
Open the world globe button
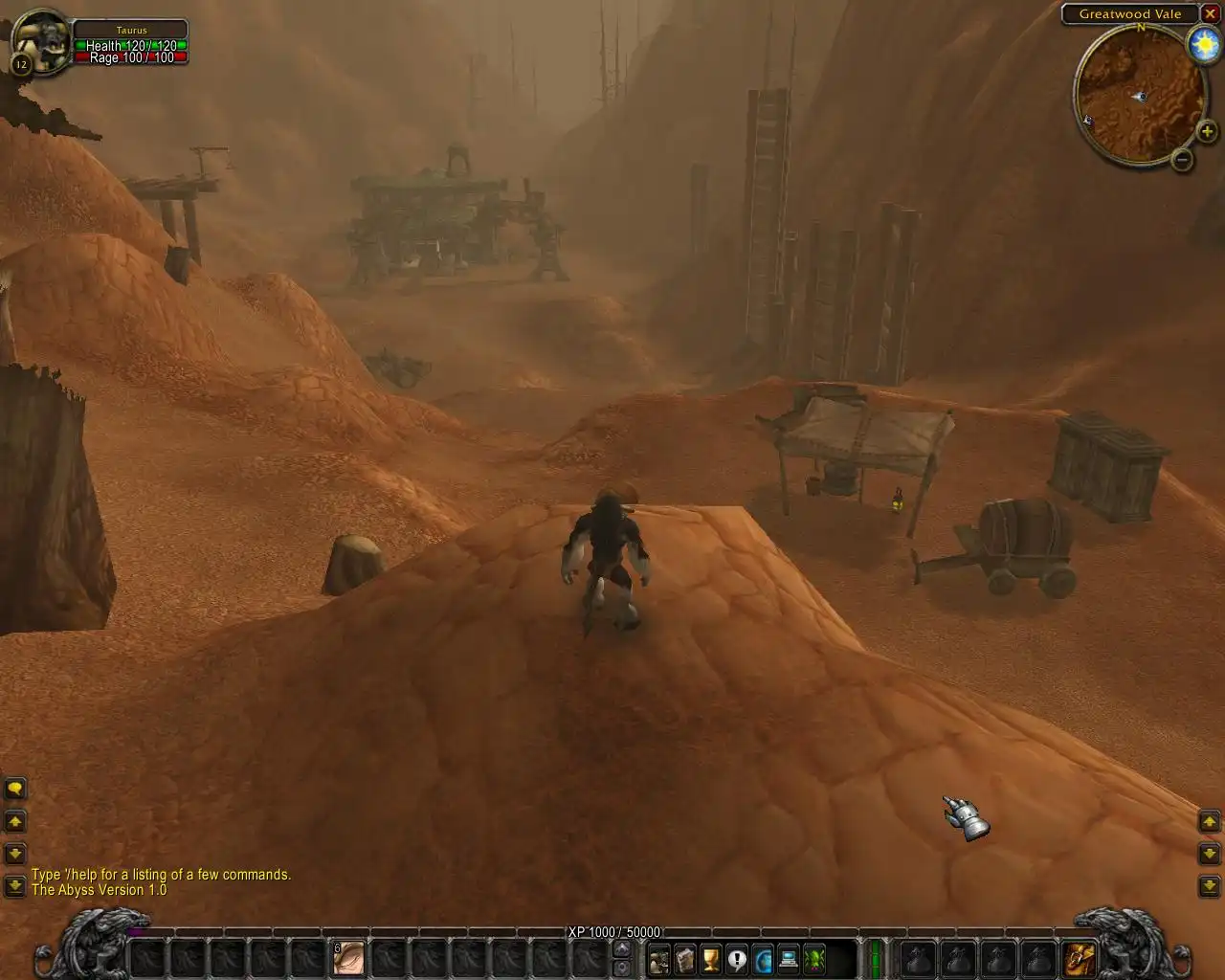(x=763, y=958)
